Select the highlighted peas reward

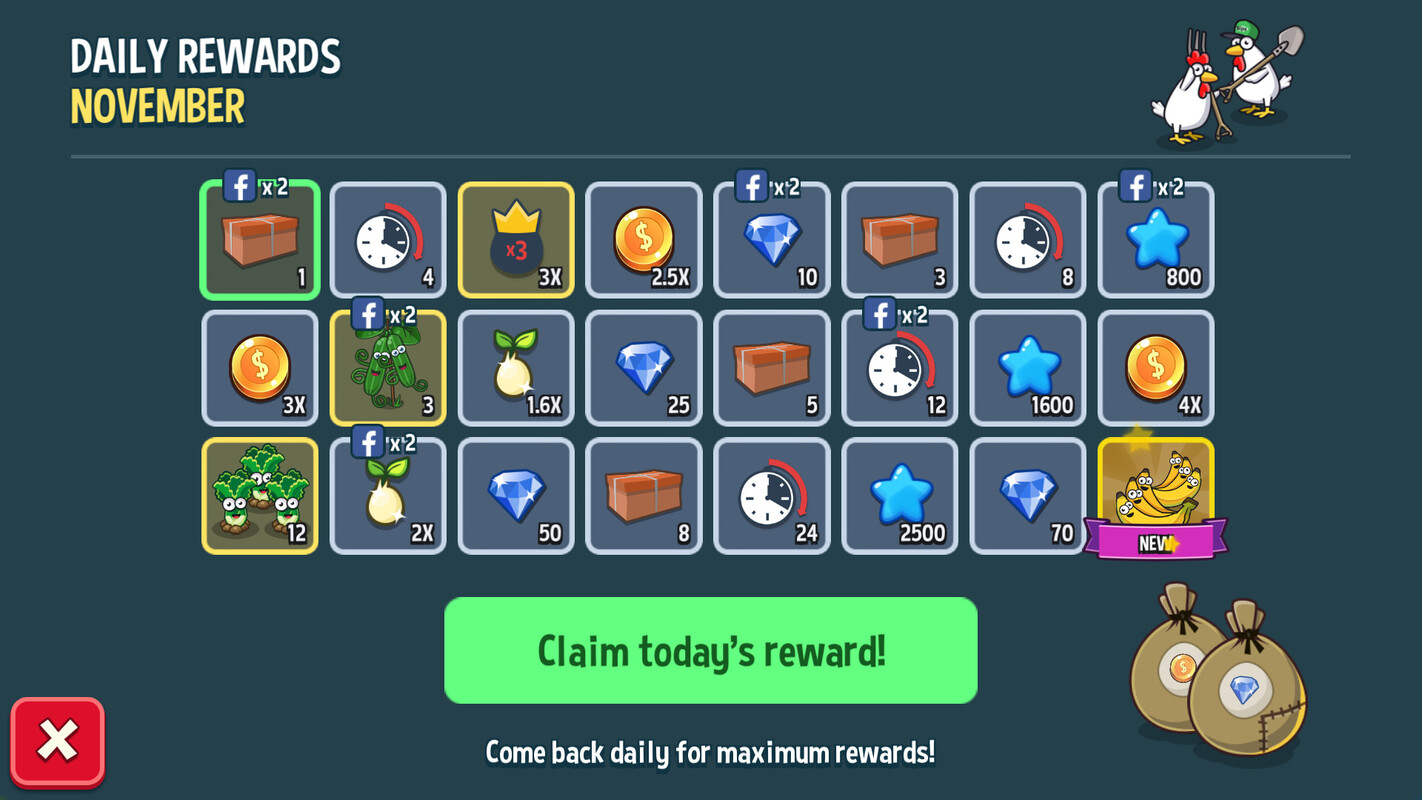coord(387,368)
